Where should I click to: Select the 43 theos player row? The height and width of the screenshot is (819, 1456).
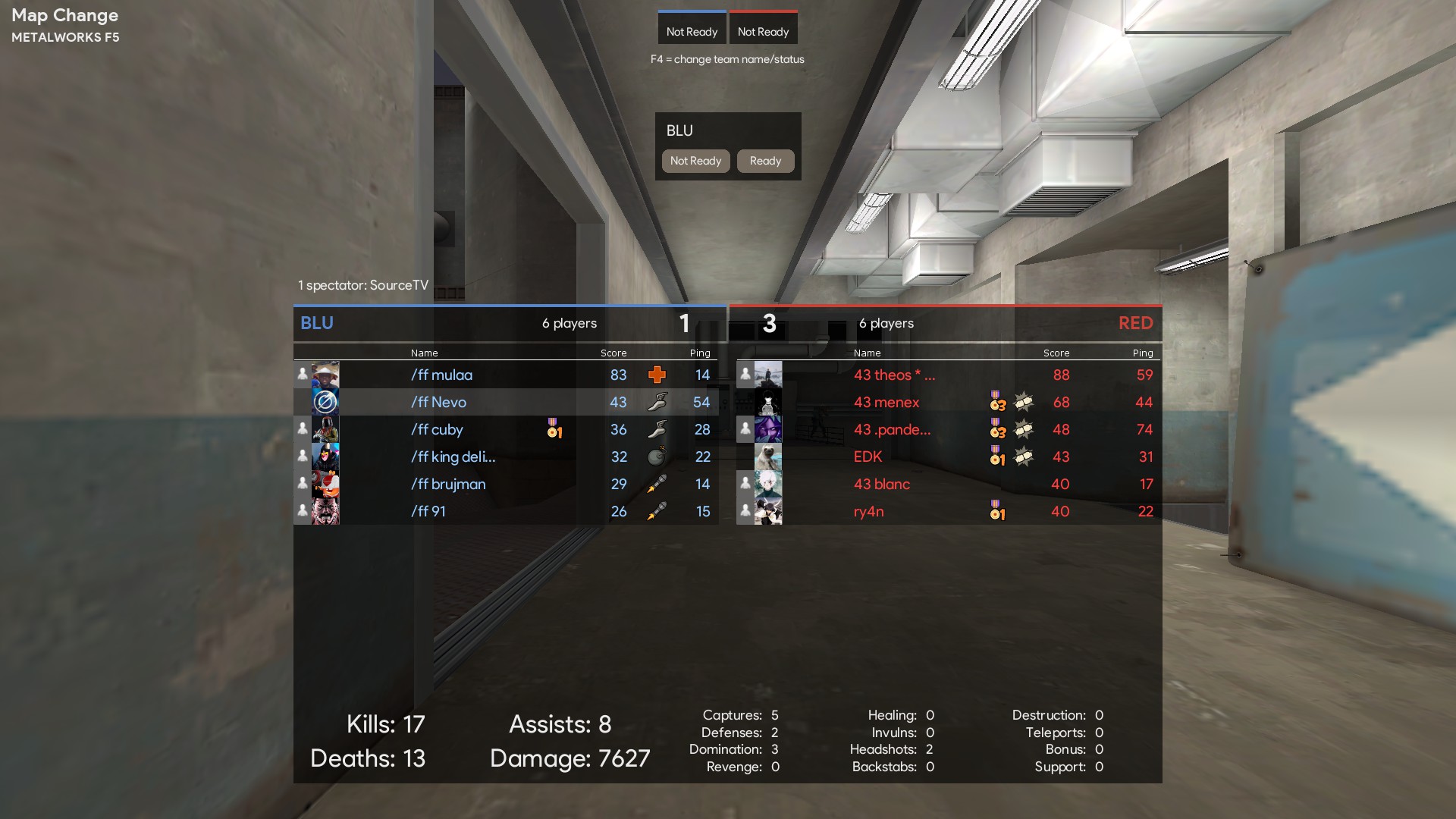(x=894, y=375)
